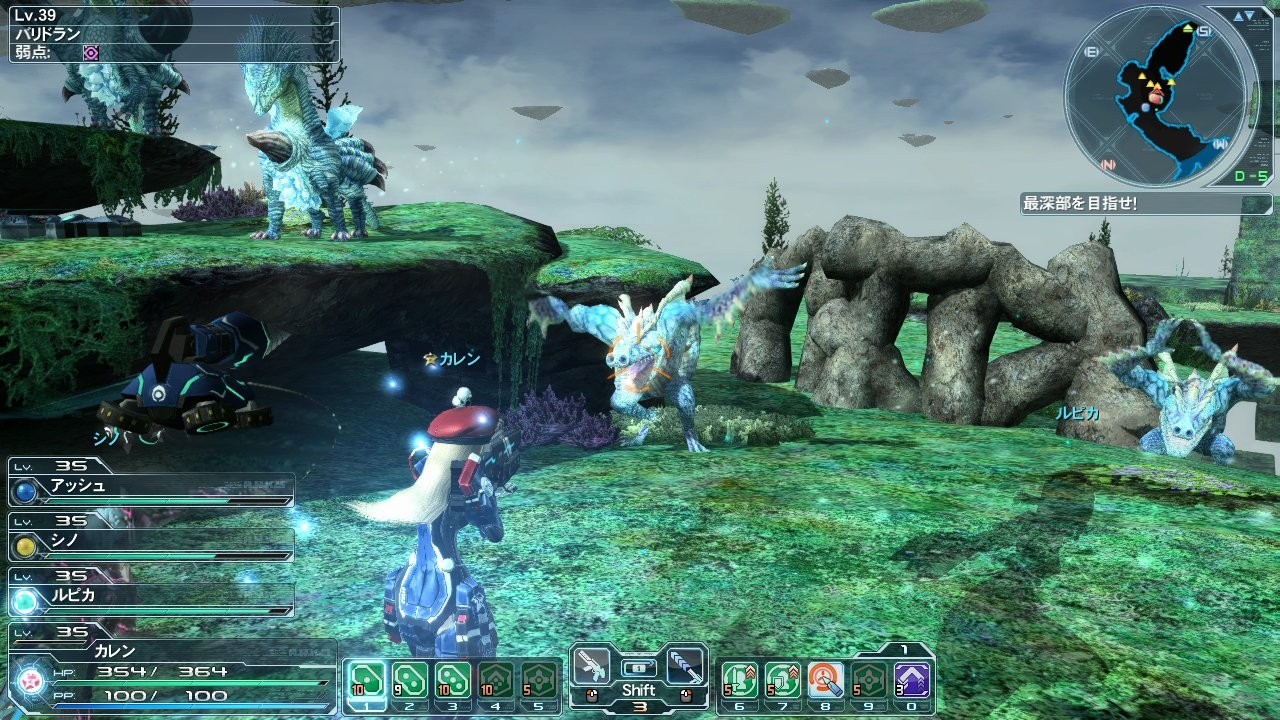Open カレン's own character status panel
1280x720 pixels.
click(170, 670)
